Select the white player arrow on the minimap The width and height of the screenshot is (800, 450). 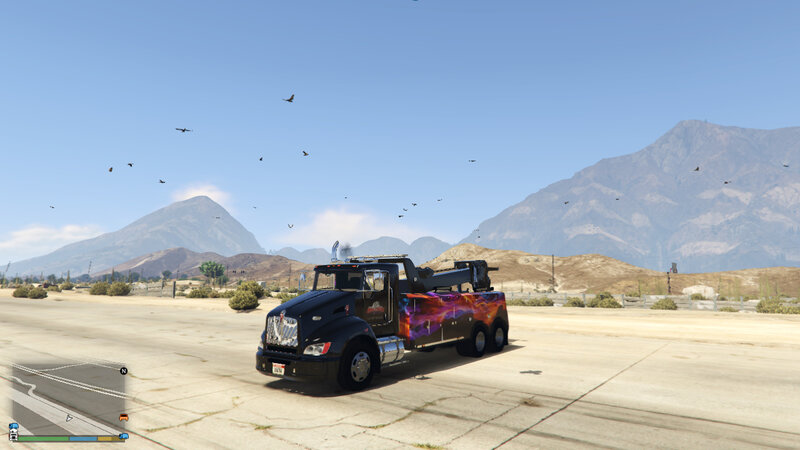click(x=68, y=417)
